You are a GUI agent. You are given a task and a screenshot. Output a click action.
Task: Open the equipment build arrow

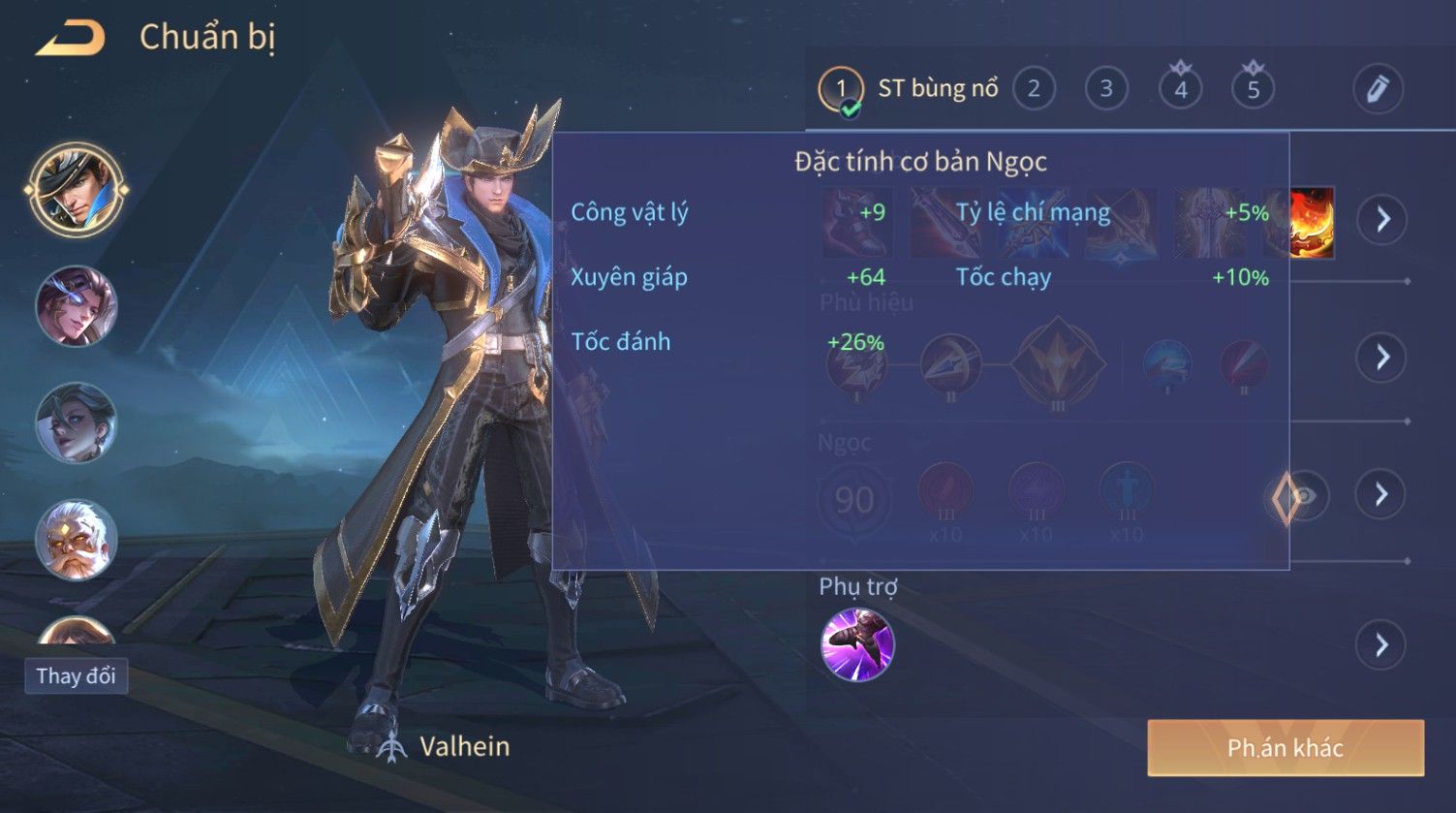click(x=1381, y=219)
